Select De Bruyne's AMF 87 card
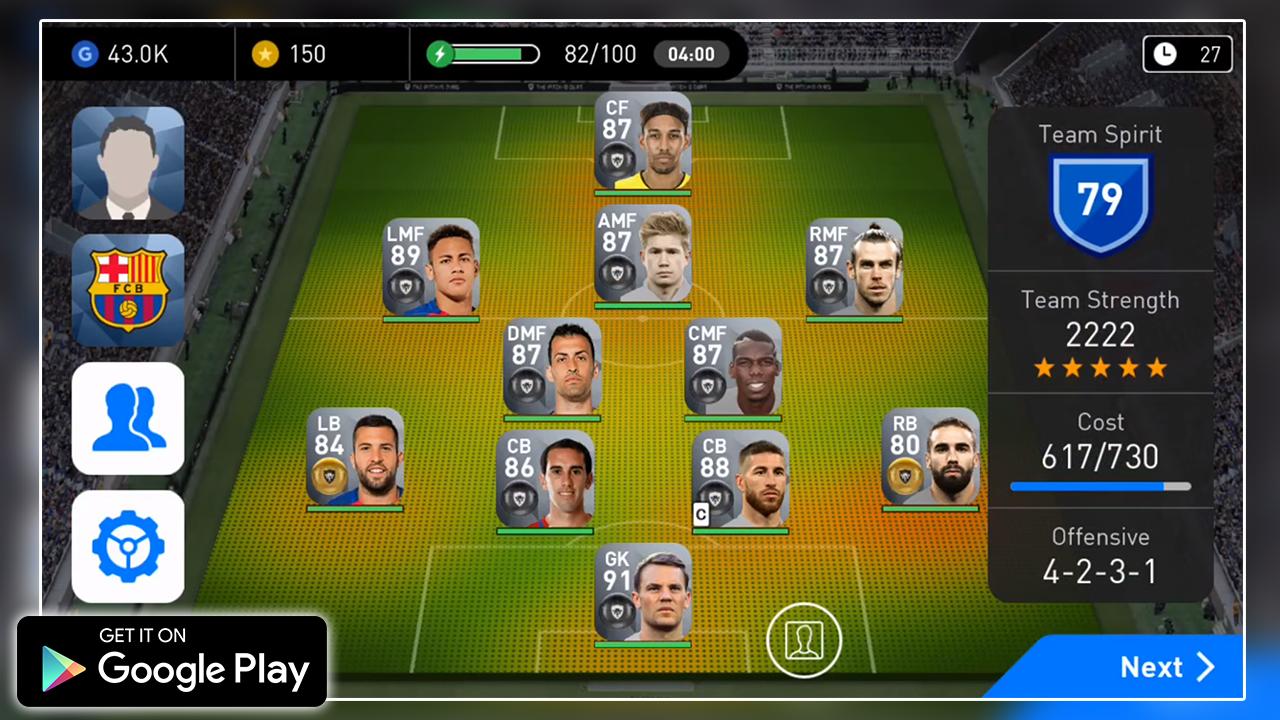Viewport: 1280px width, 720px height. coord(644,253)
